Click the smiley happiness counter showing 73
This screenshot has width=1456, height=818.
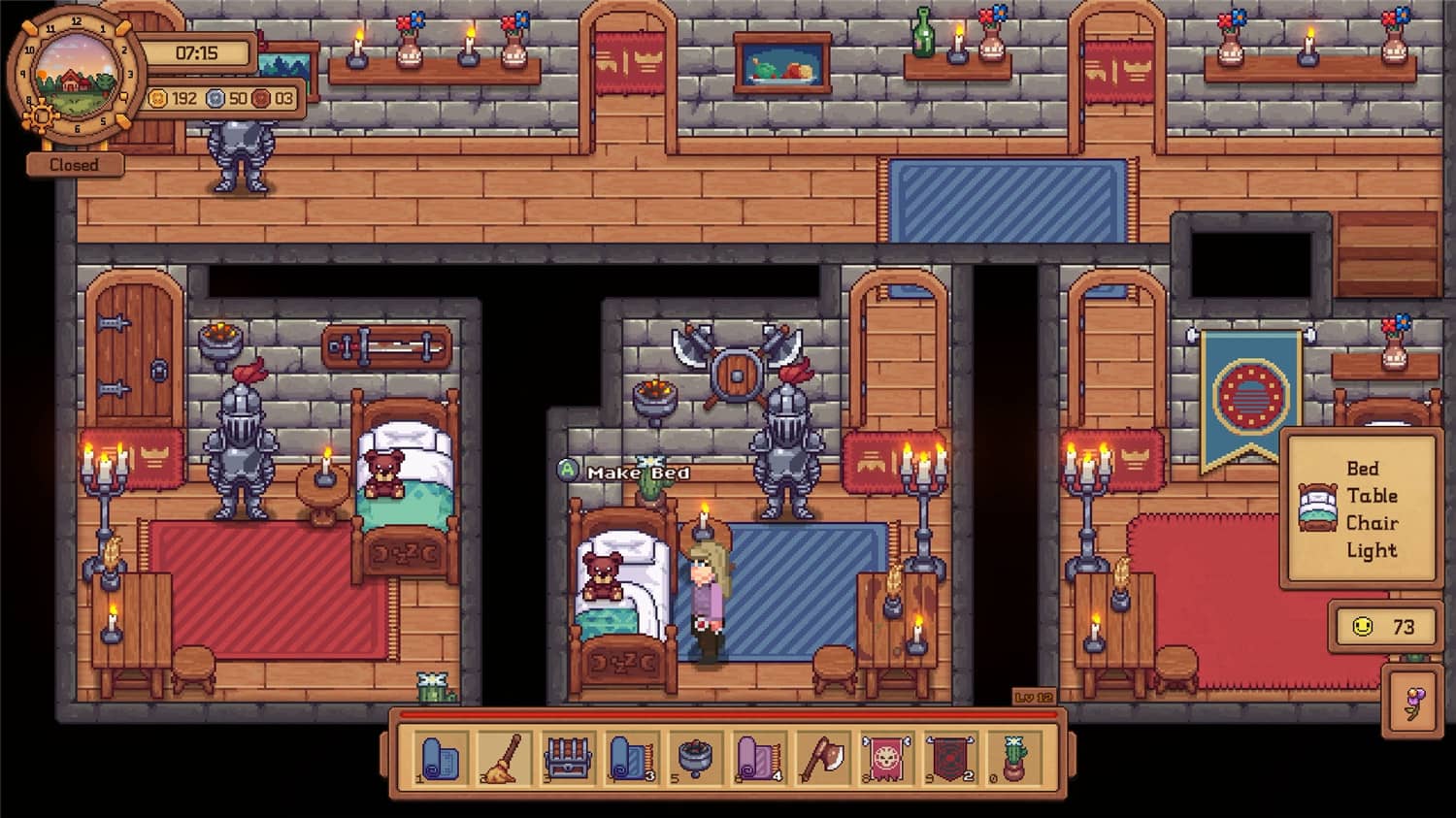pyautogui.click(x=1385, y=626)
